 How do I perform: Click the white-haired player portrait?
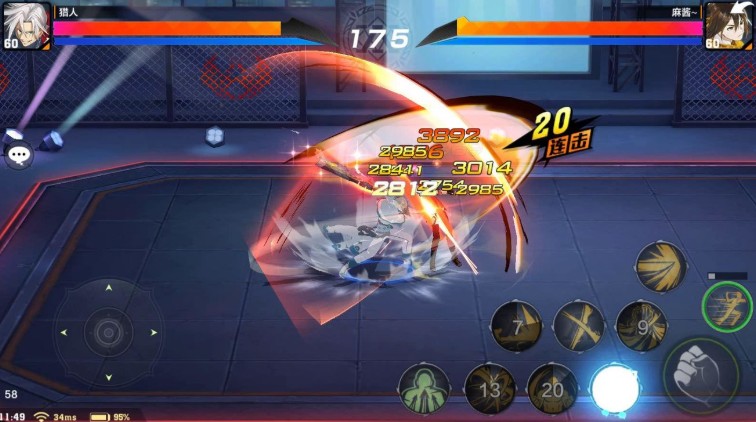pos(26,22)
